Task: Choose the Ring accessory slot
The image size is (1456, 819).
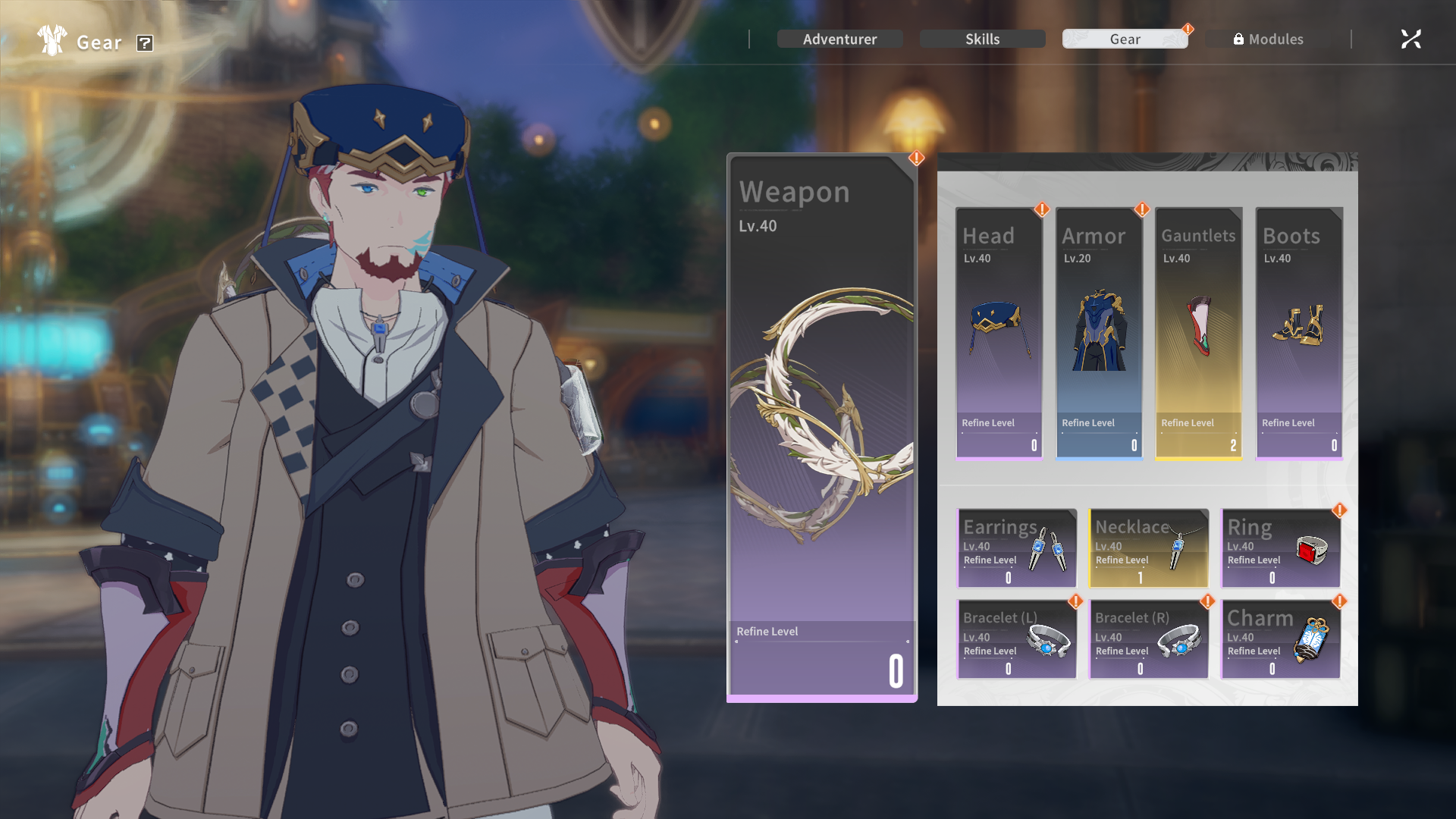Action: point(1280,548)
